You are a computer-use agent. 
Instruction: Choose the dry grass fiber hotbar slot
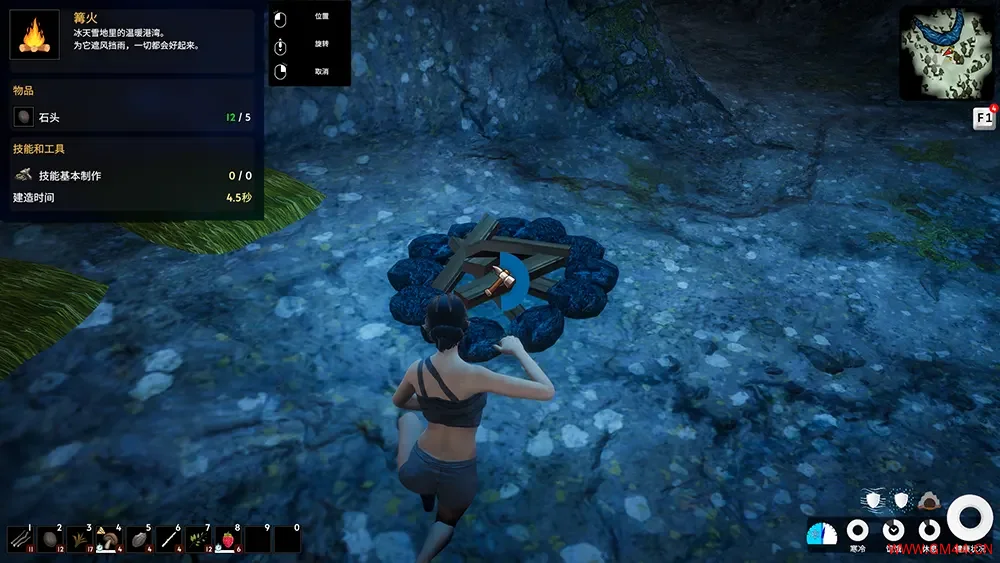[x=79, y=539]
